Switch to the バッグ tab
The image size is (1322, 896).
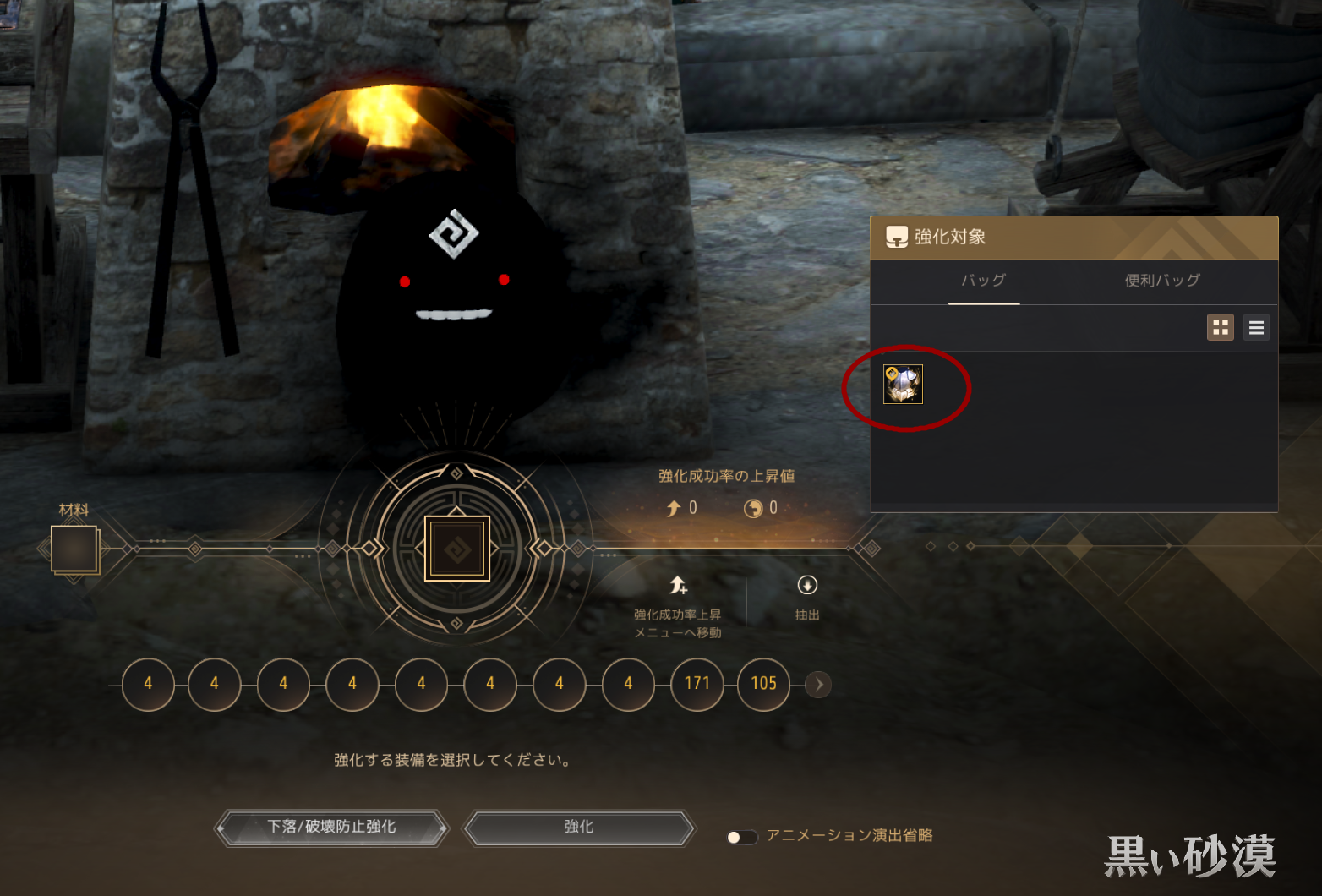pyautogui.click(x=984, y=281)
